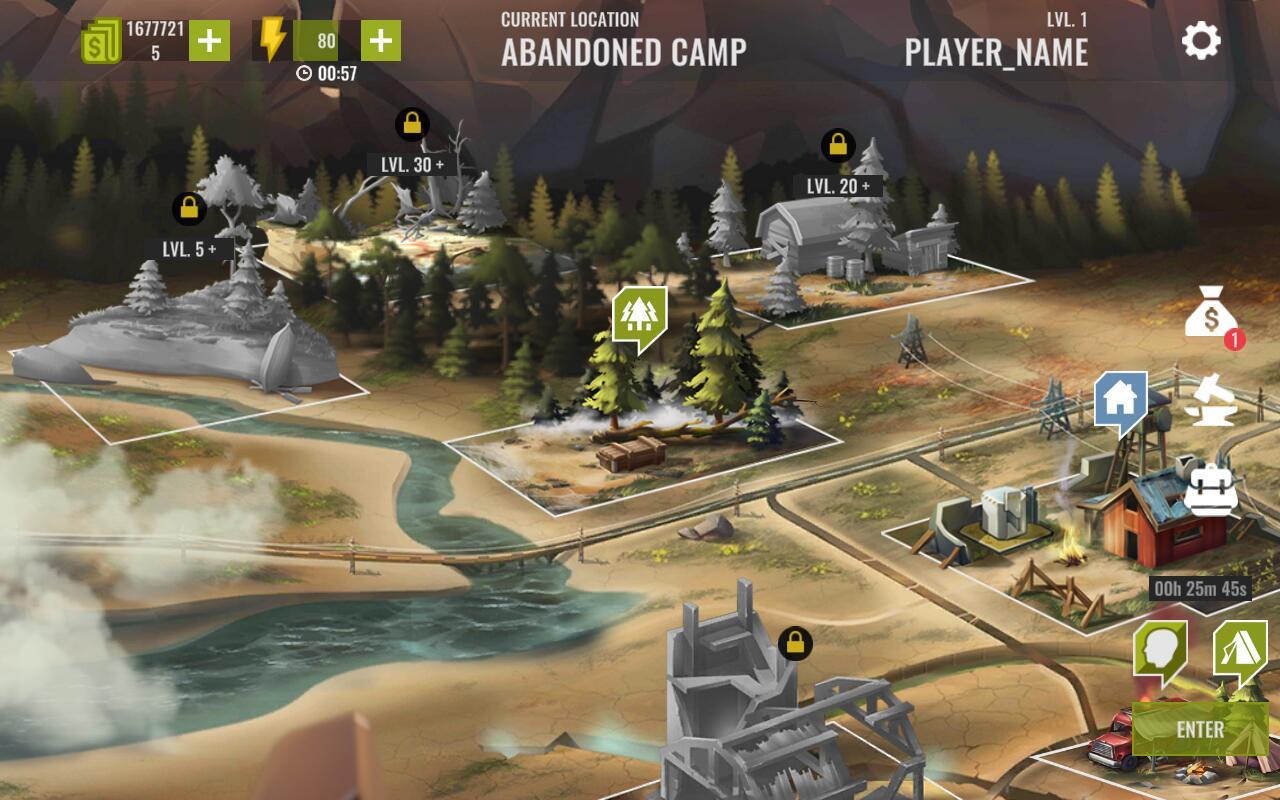Refill energy using its plus button

[380, 41]
